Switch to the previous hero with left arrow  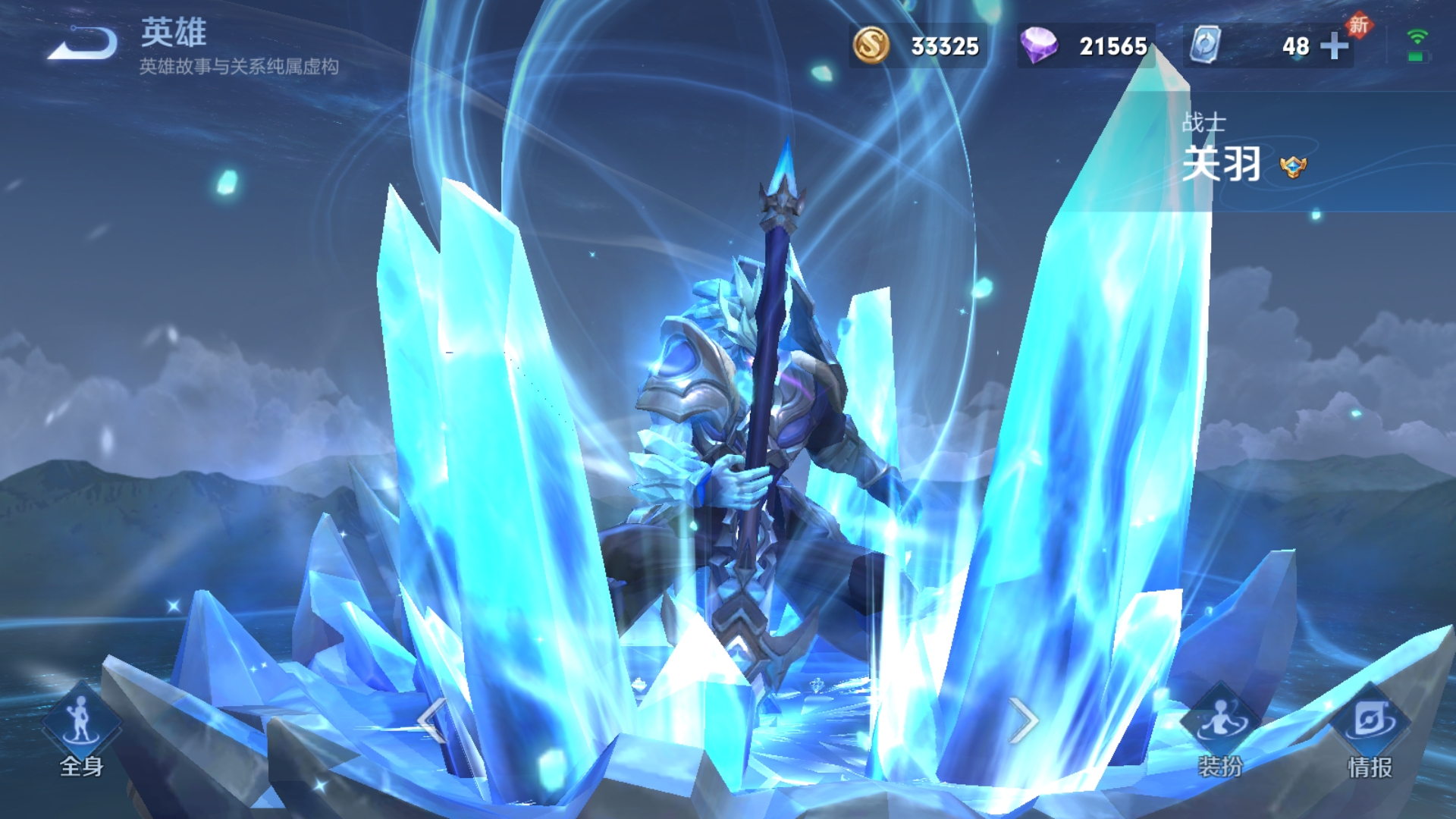point(432,720)
